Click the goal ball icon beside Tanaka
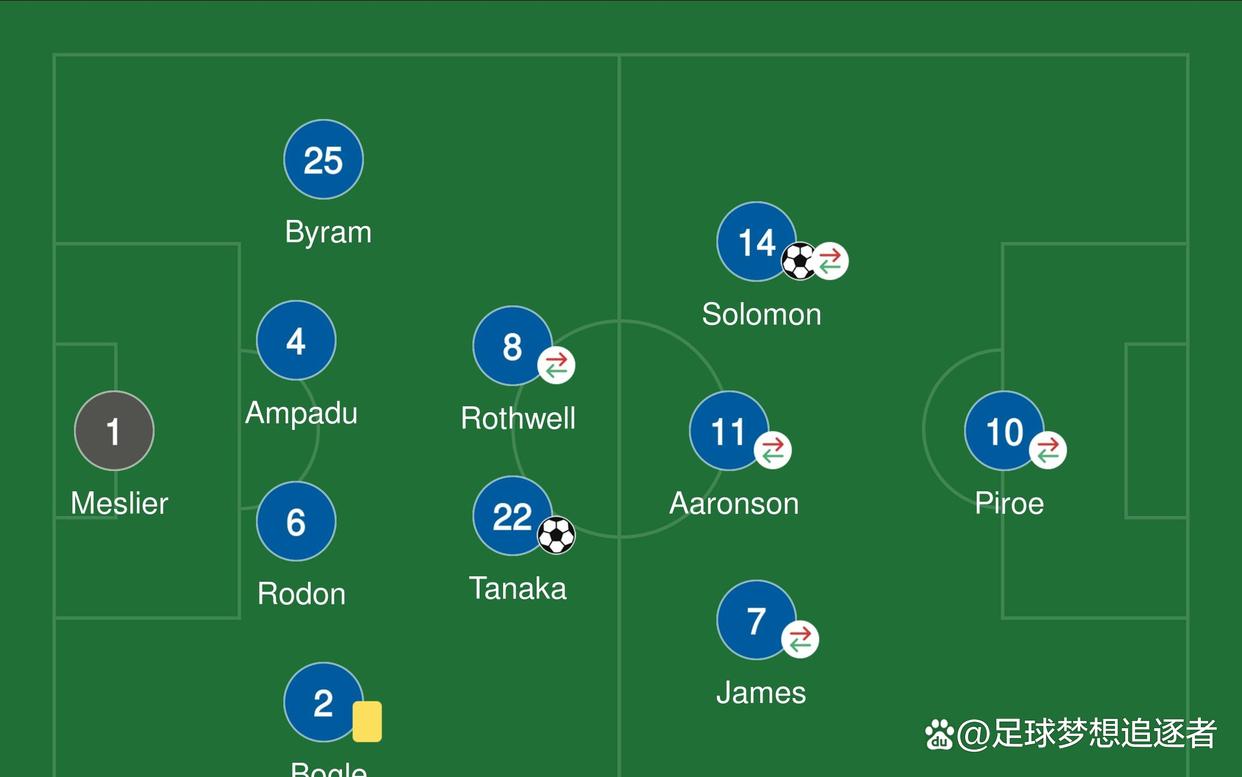 pyautogui.click(x=556, y=535)
